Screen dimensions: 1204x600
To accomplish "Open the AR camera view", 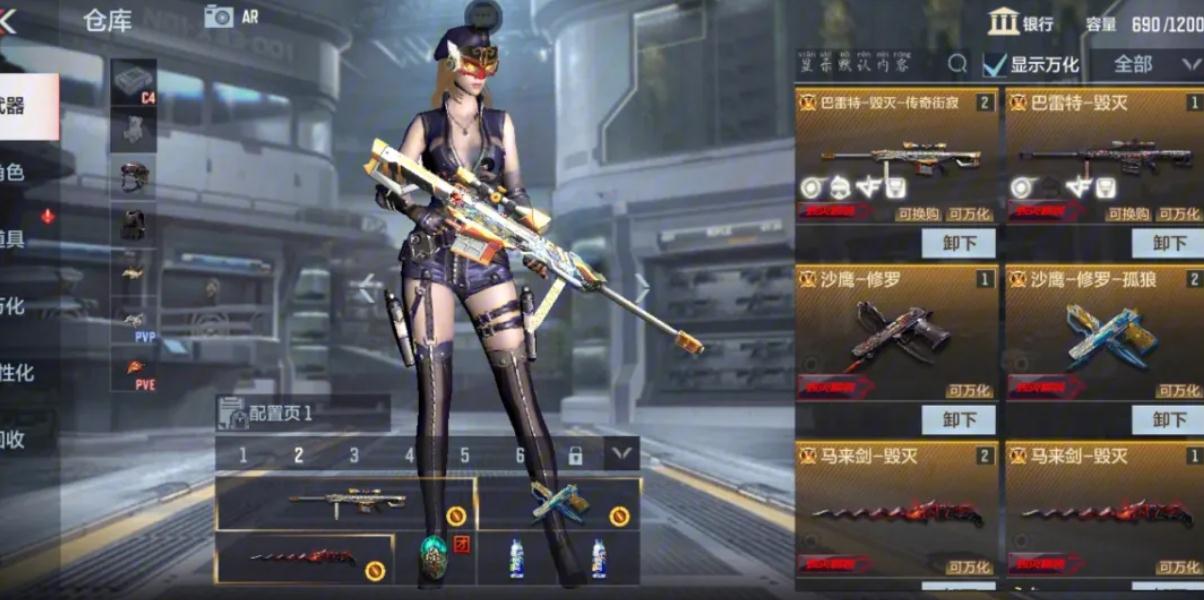I will coord(231,16).
